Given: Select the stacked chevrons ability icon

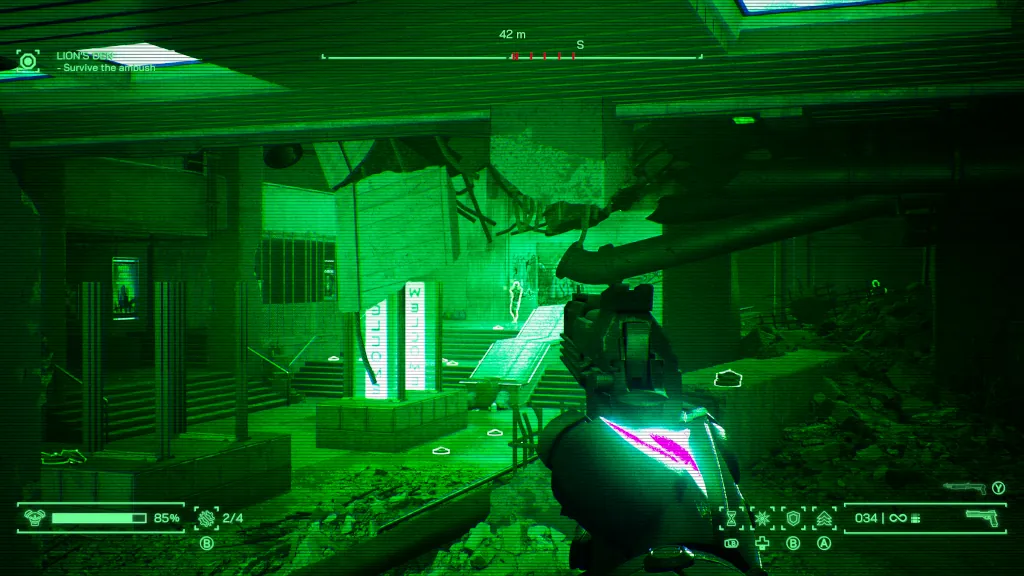Looking at the screenshot, I should click(x=825, y=518).
